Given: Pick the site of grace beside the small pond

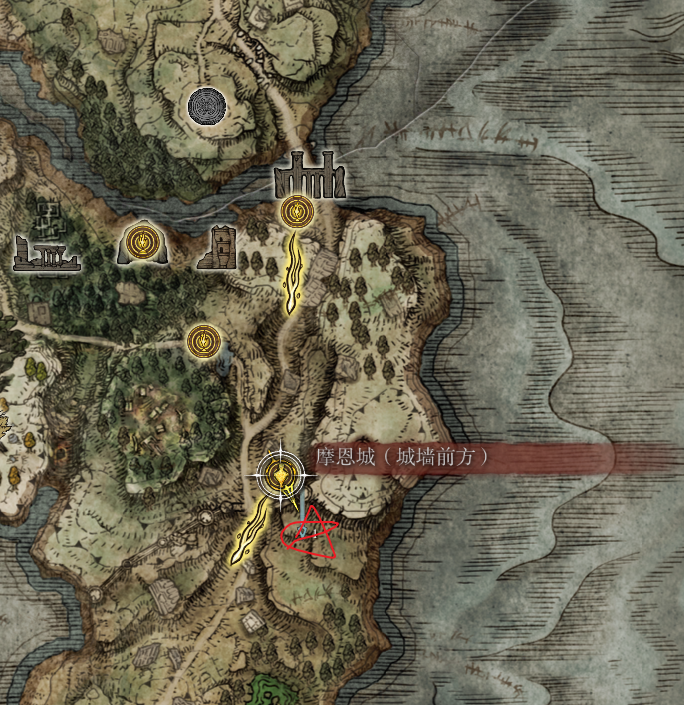Looking at the screenshot, I should click(203, 341).
